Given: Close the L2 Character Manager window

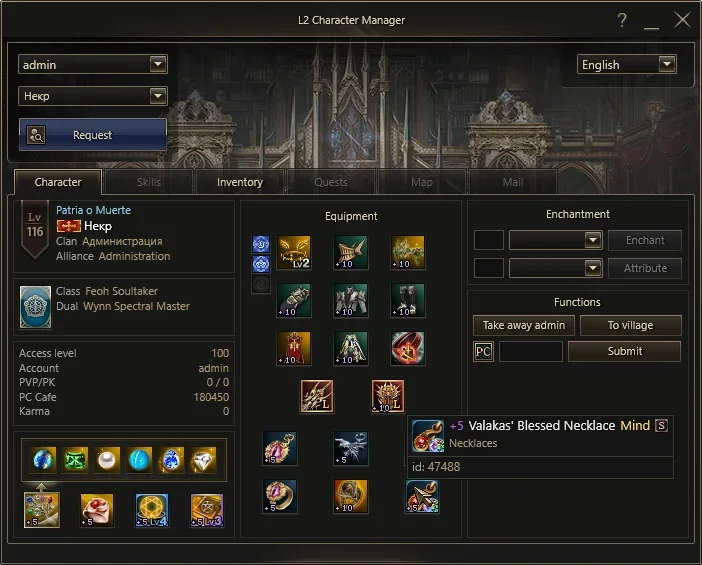Looking at the screenshot, I should (683, 20).
